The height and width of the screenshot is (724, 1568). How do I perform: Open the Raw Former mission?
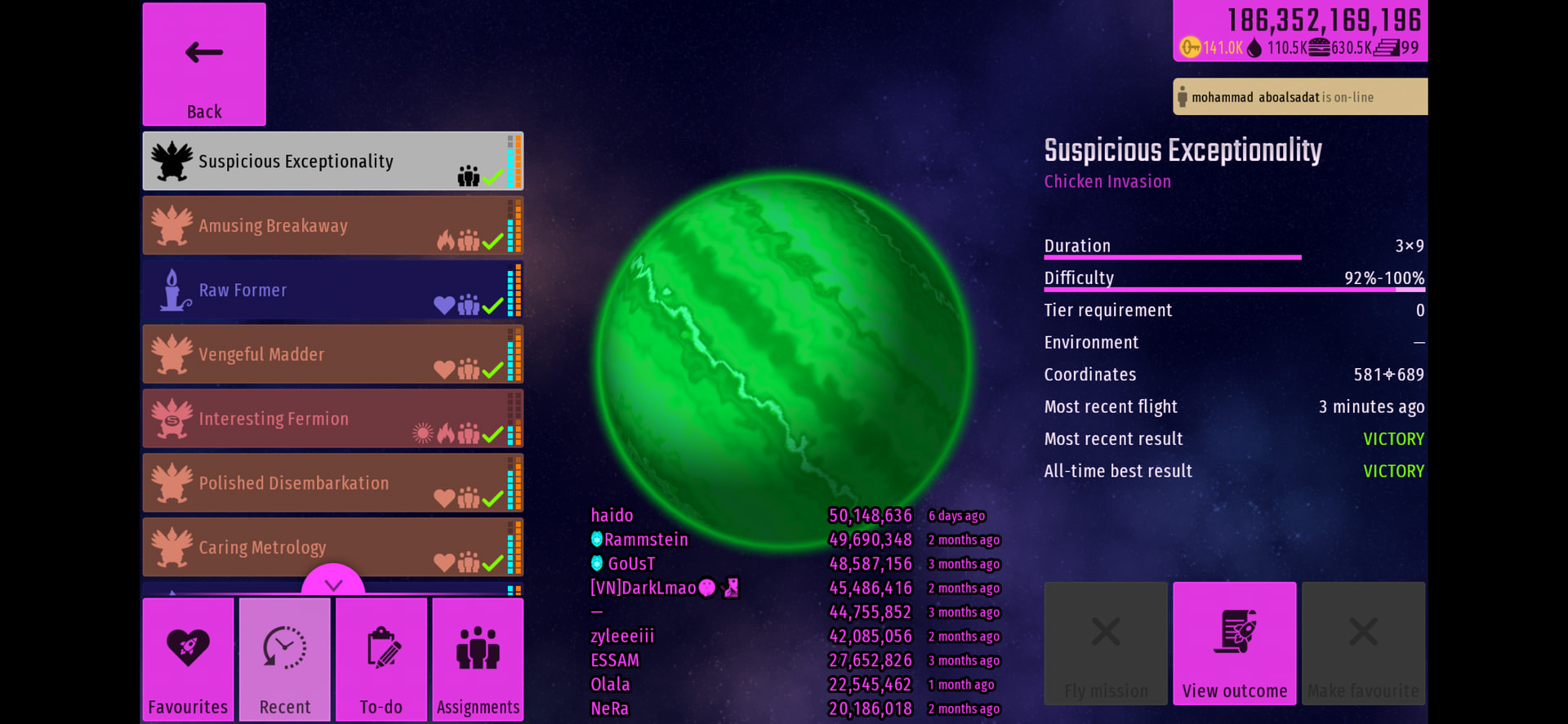point(332,291)
